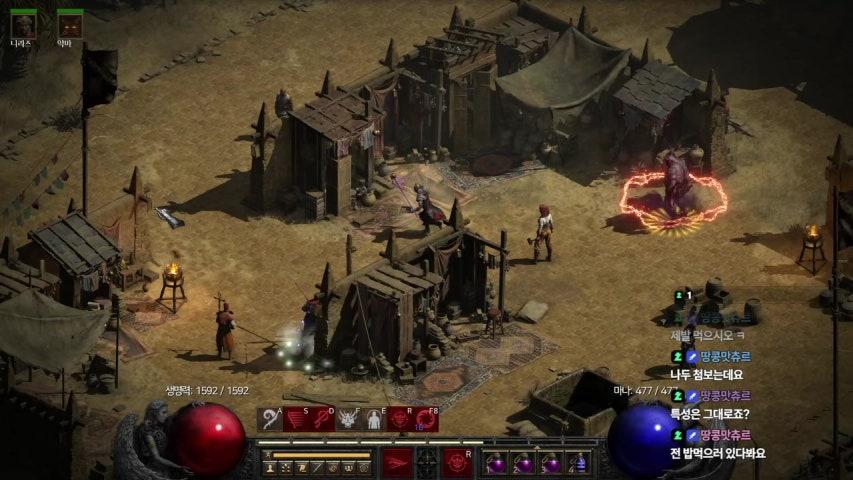Viewport: 853px width, 480px height.
Task: Select the red swirl skill bound to F8
Action: tap(426, 419)
